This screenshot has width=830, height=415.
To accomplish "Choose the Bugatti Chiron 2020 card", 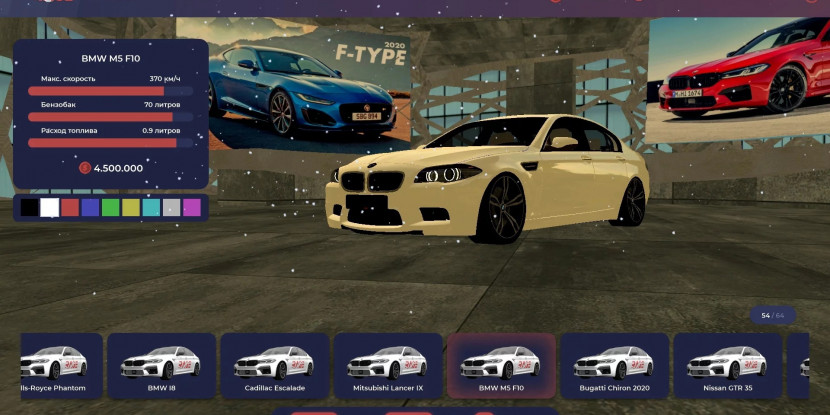I will point(614,365).
